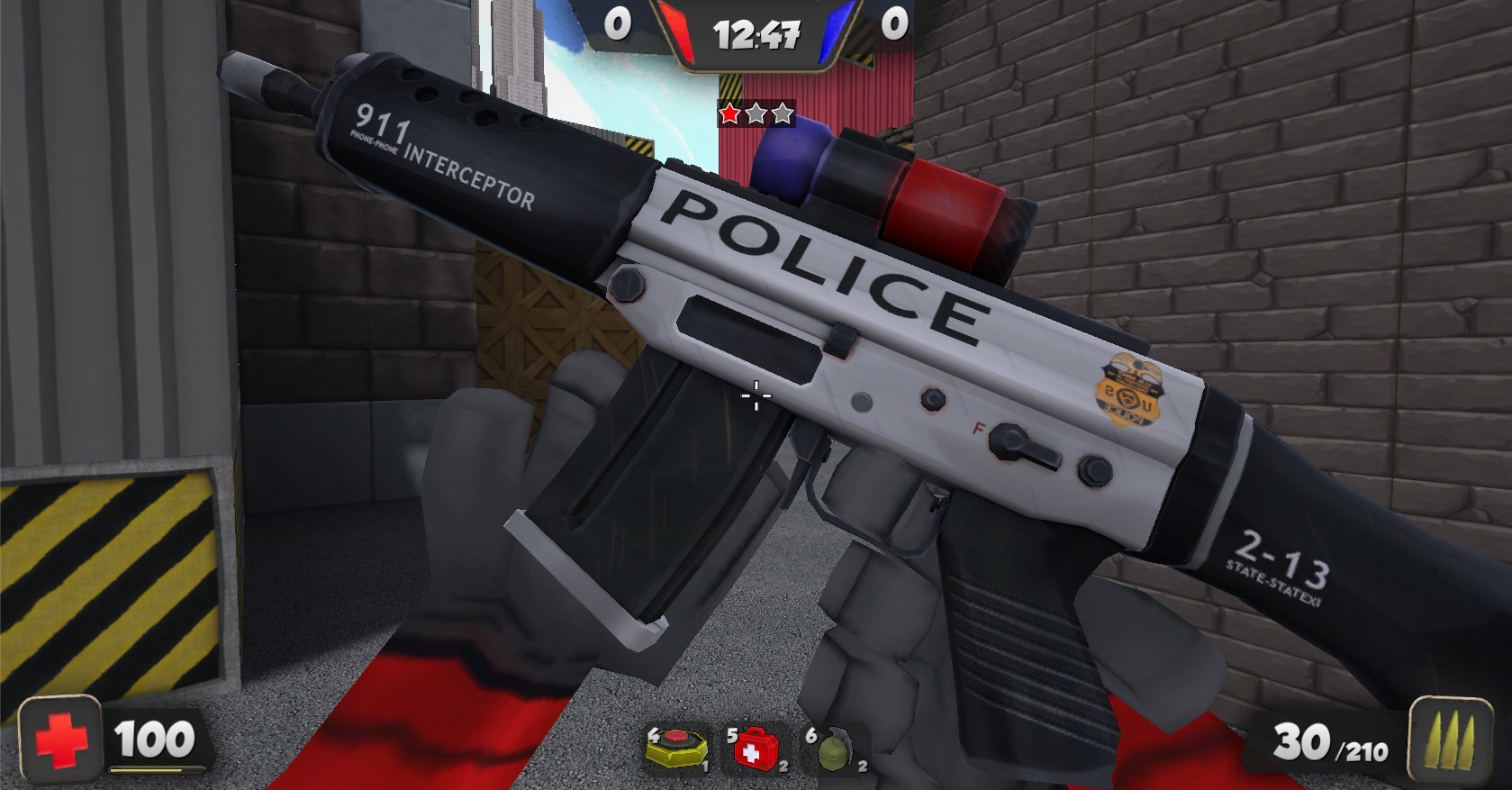Choose the red medkit slot
1512x790 pixels.
[x=757, y=749]
